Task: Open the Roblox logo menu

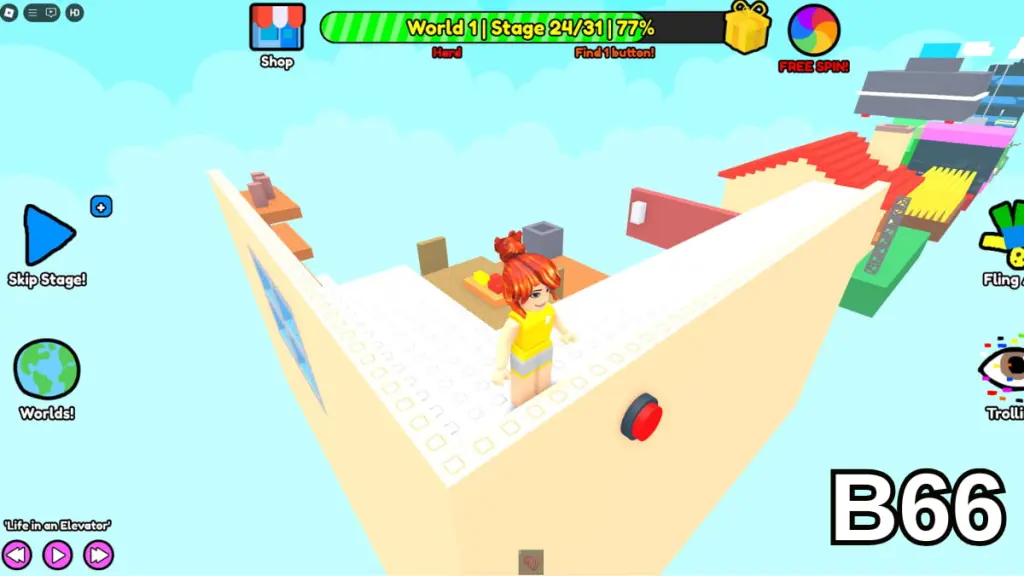Action: (x=9, y=13)
